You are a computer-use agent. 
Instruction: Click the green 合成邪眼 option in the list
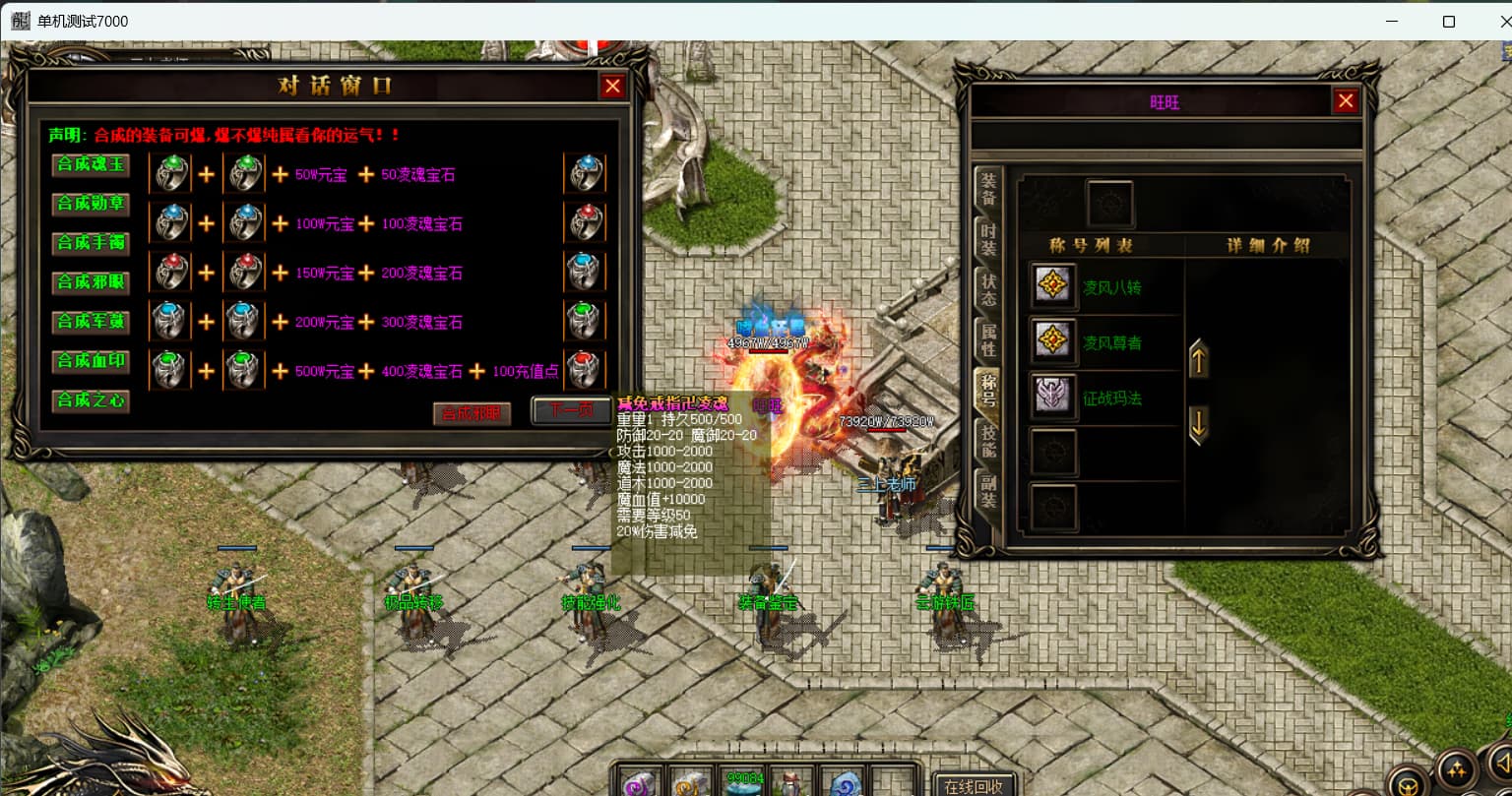(x=91, y=282)
